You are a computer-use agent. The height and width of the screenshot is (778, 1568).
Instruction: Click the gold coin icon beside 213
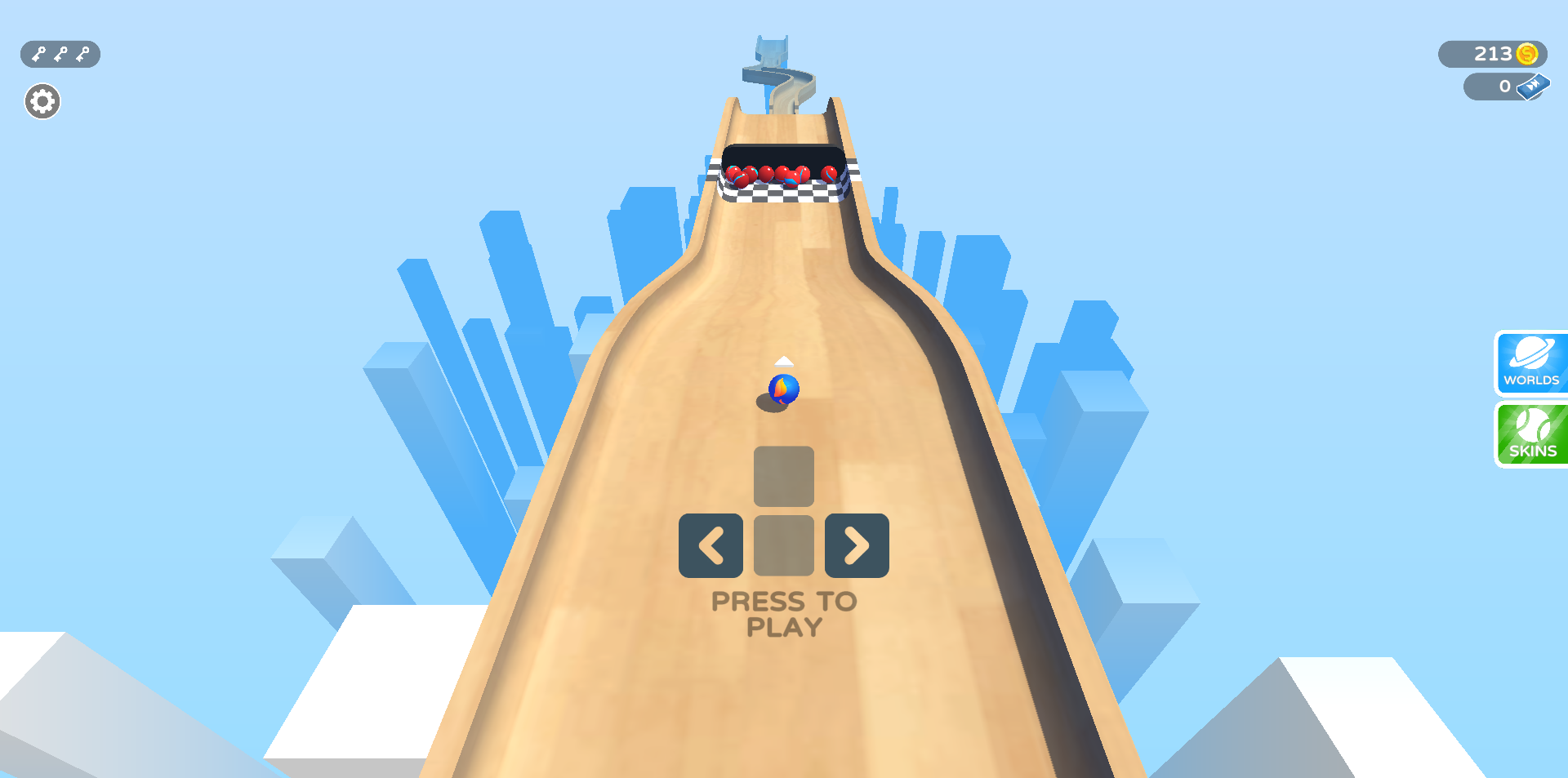click(1526, 55)
